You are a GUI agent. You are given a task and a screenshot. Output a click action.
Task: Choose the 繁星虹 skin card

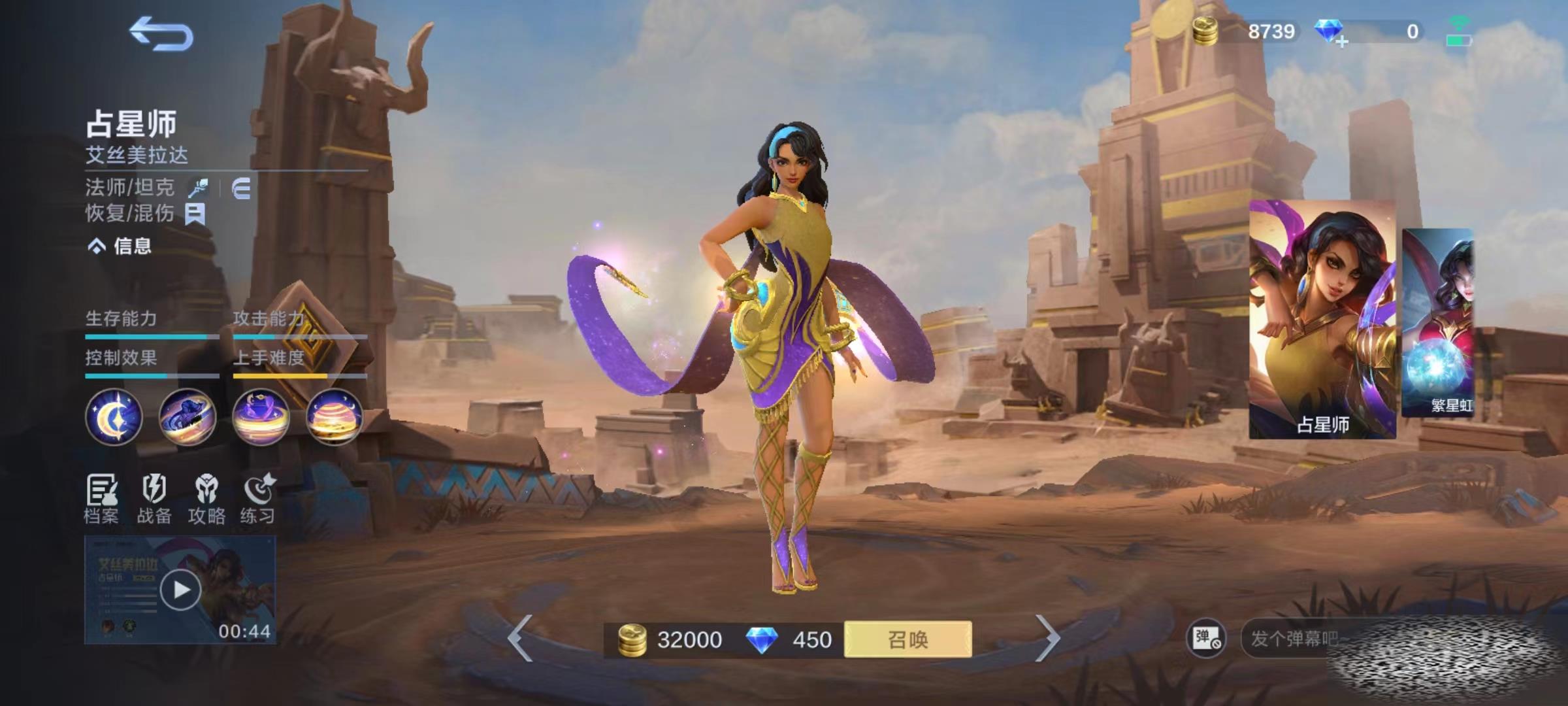(1437, 323)
